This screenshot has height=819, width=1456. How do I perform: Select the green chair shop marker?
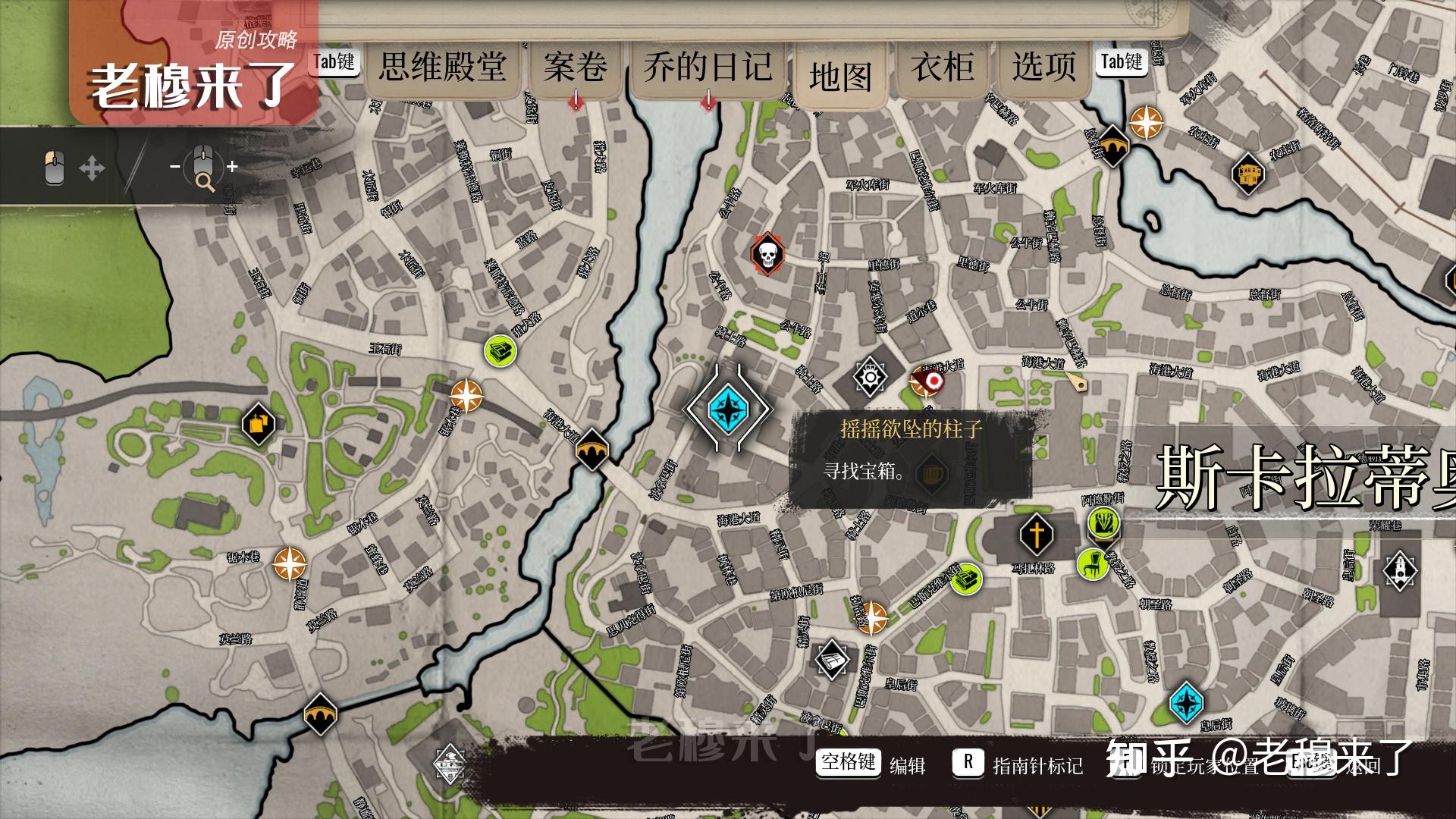tap(1093, 564)
